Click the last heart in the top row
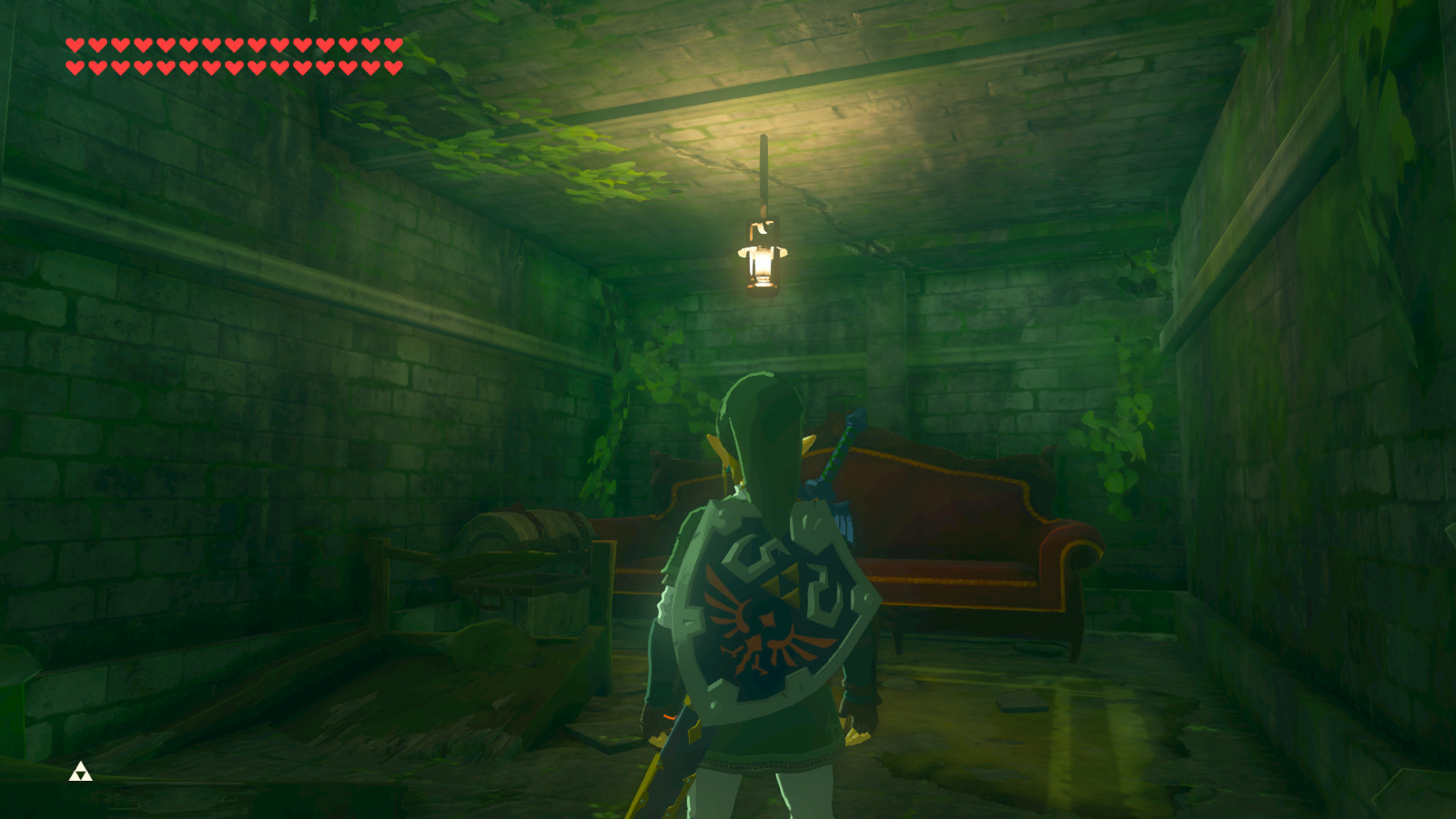Viewport: 1456px width, 819px height. [x=391, y=43]
